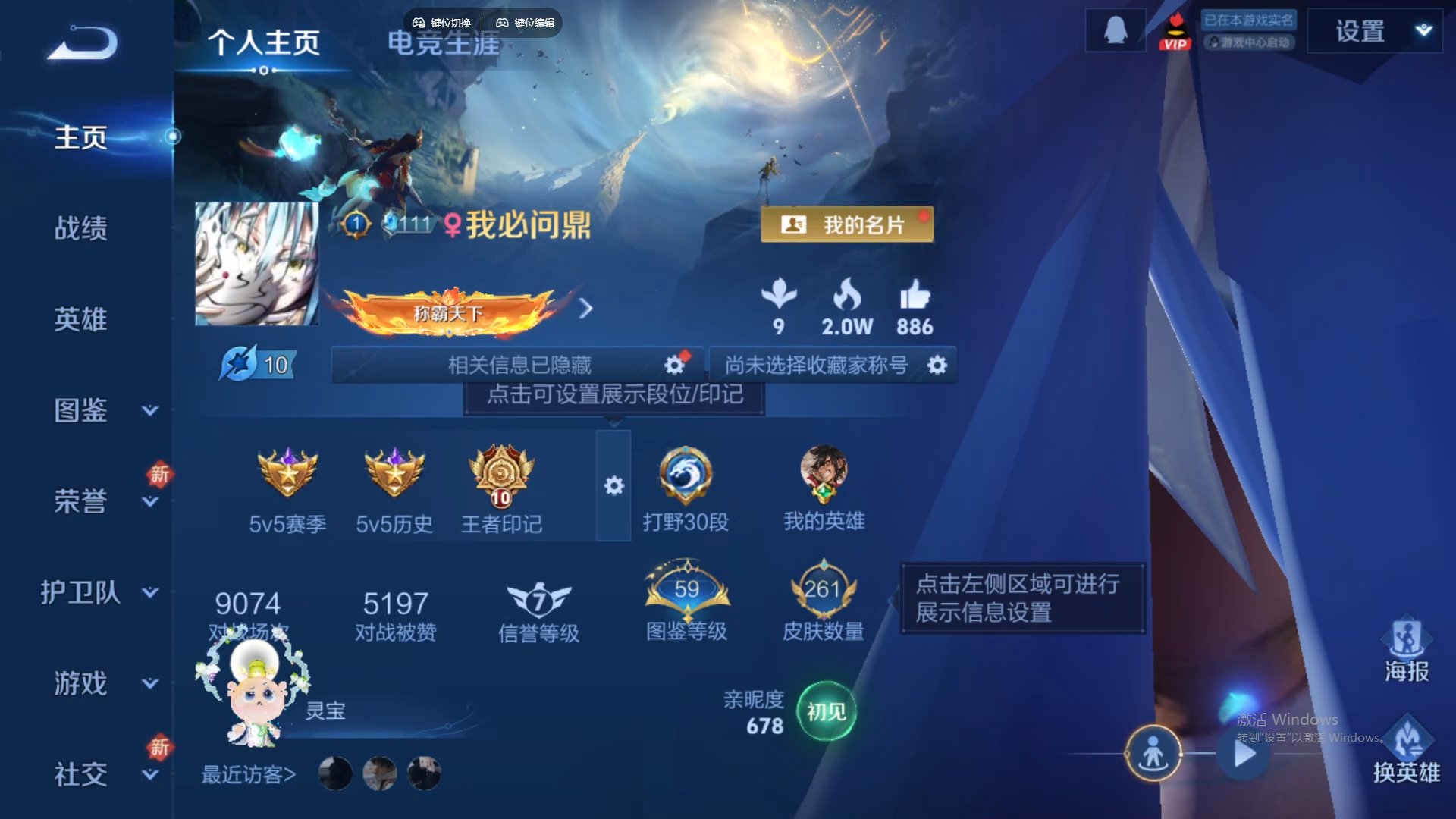Screen dimensions: 1456x819
Task: Click the gear next to 相关信息已隐藏
Action: [x=673, y=365]
